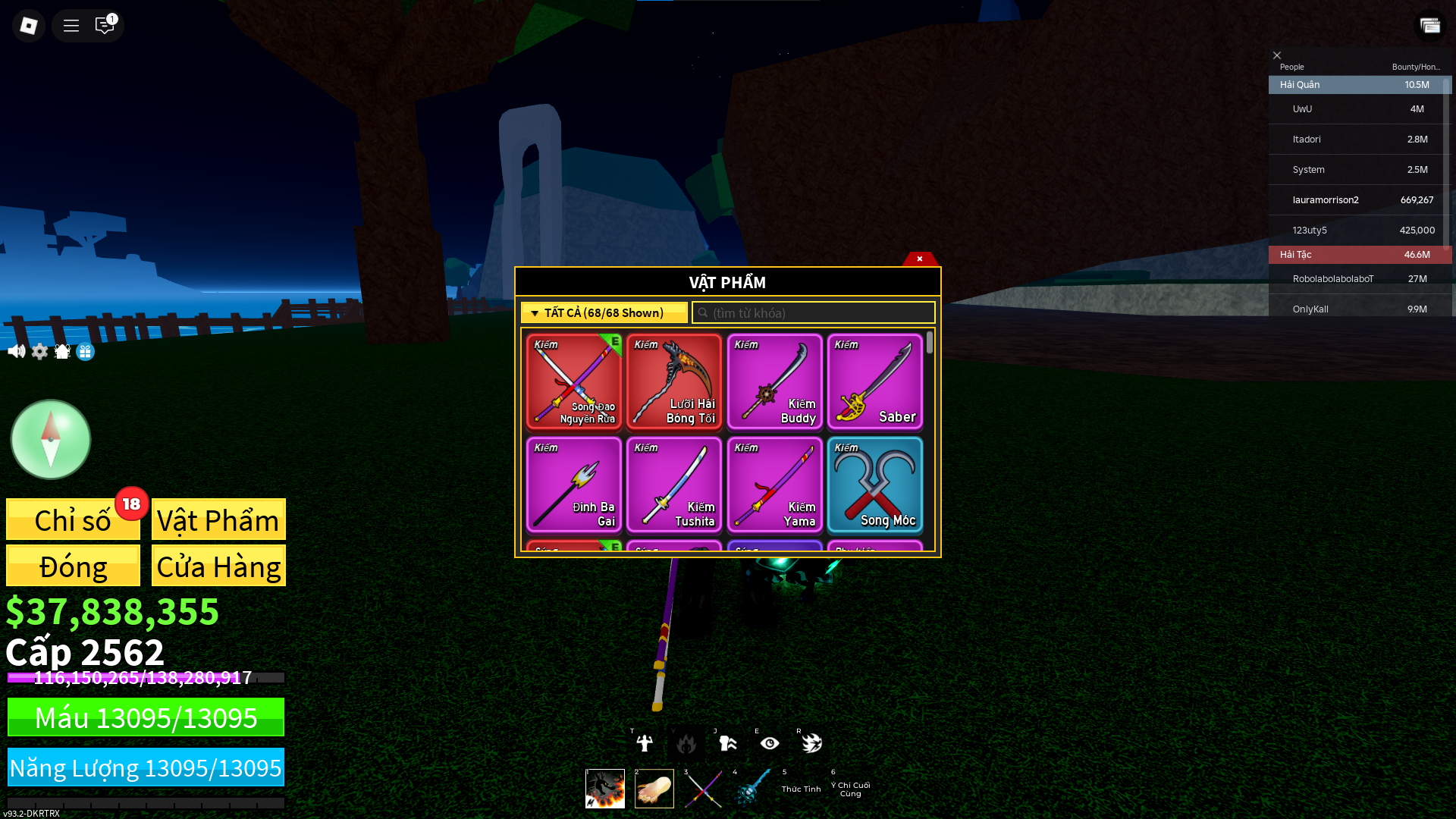
Task: Open the Roblox main menu logo
Action: click(x=29, y=26)
